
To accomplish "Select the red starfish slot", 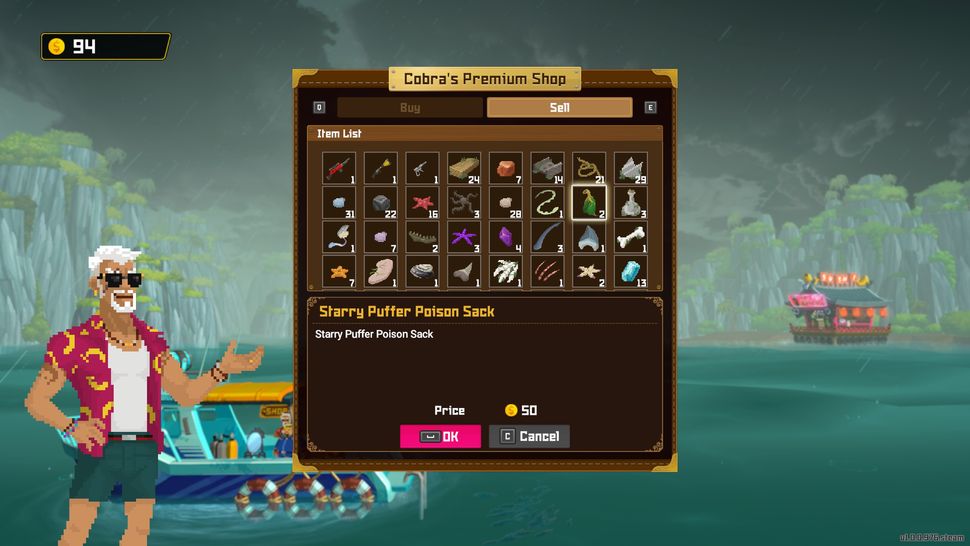I will pyautogui.click(x=422, y=203).
